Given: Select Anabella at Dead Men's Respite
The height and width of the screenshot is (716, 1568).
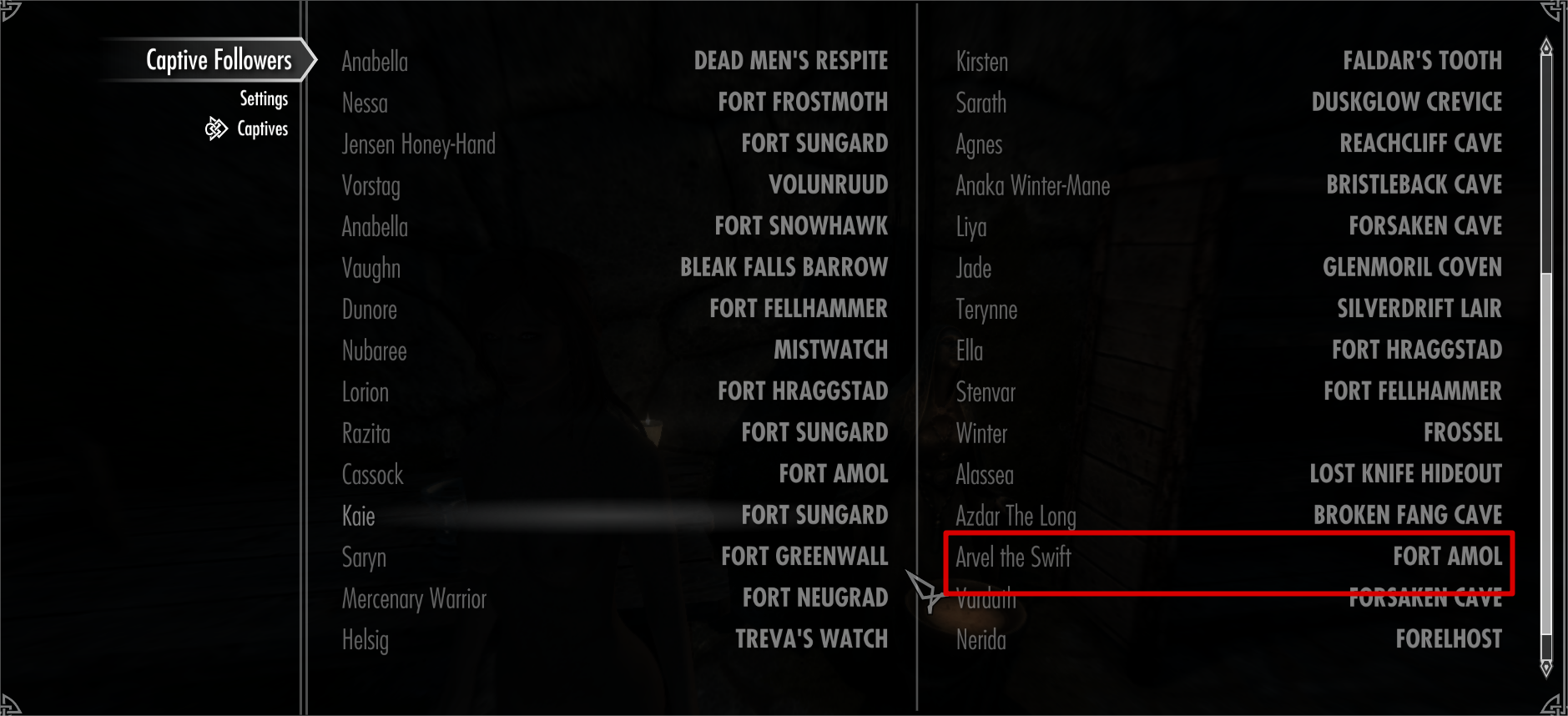Looking at the screenshot, I should pyautogui.click(x=618, y=61).
